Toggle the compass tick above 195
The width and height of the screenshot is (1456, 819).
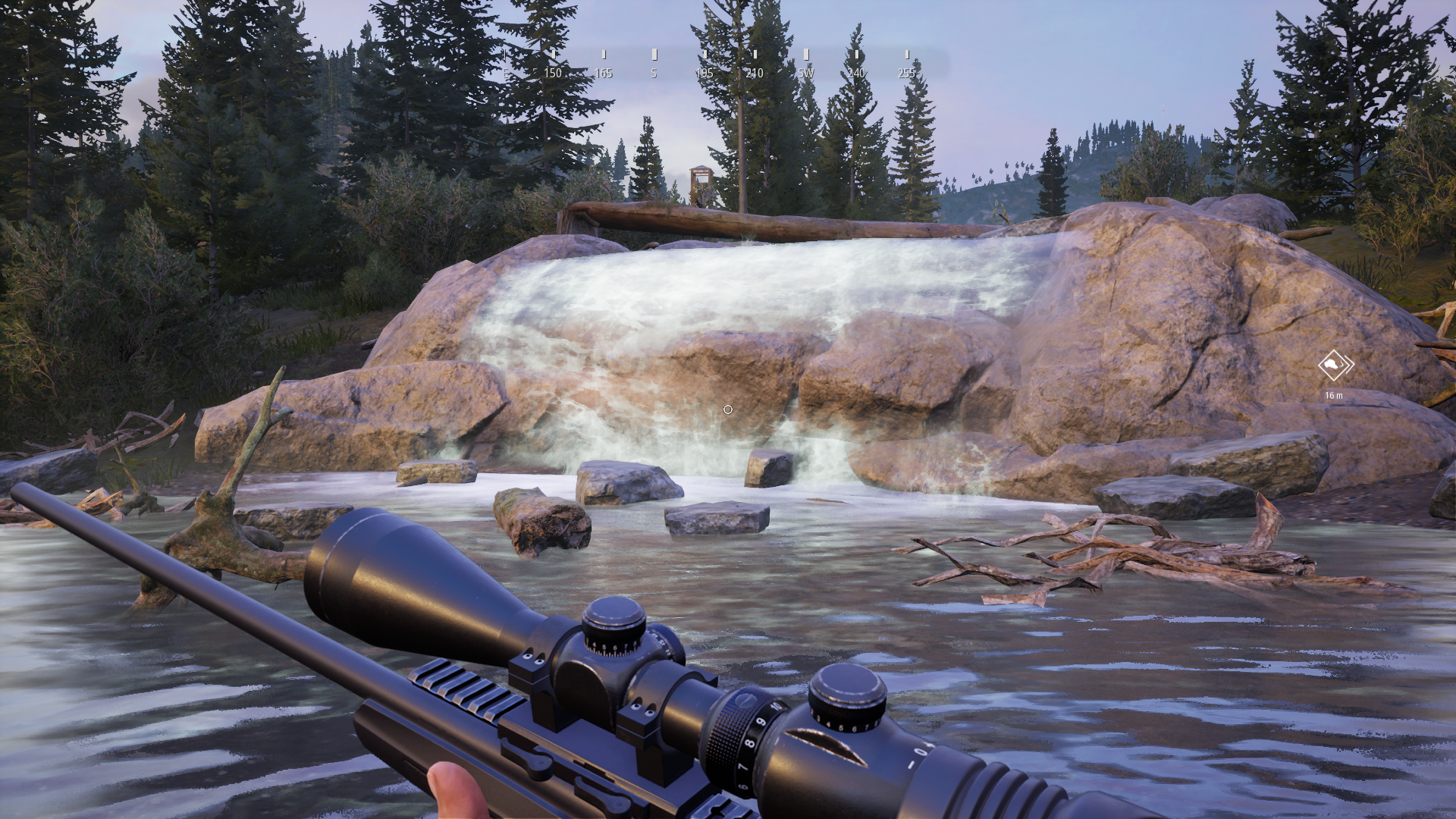click(704, 55)
